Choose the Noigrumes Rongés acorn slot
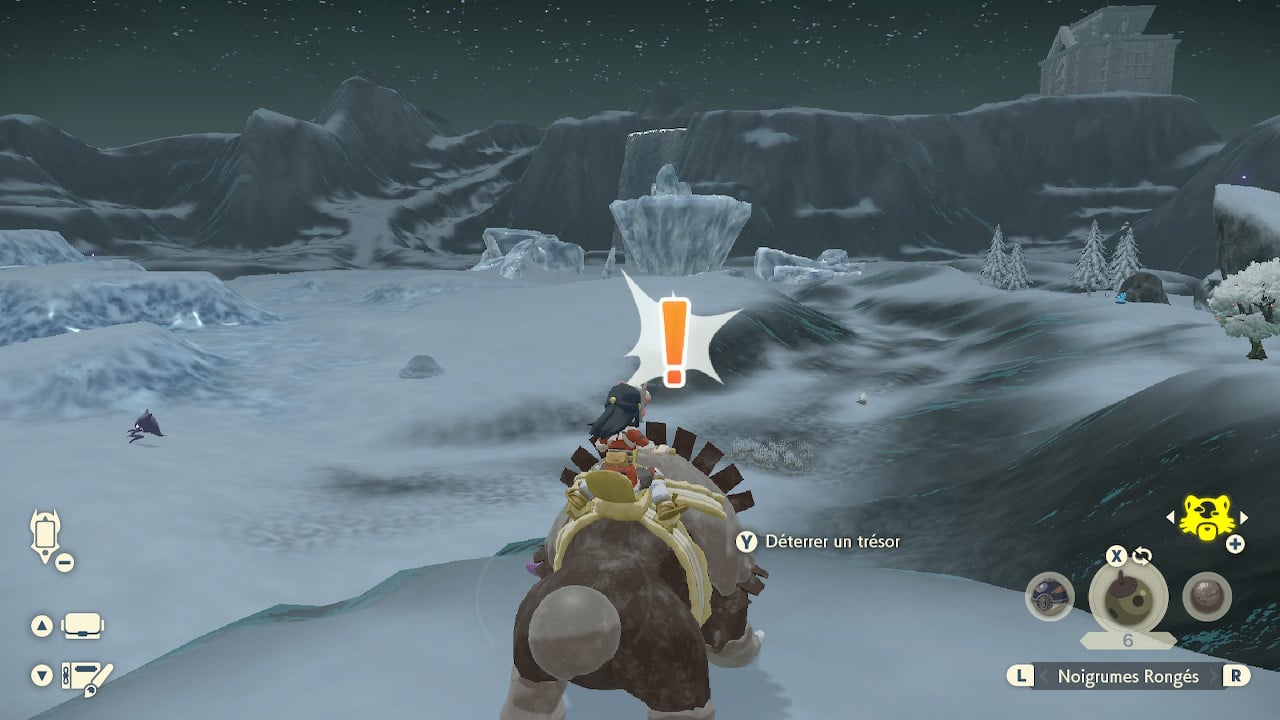The image size is (1280, 720). pos(1127,598)
